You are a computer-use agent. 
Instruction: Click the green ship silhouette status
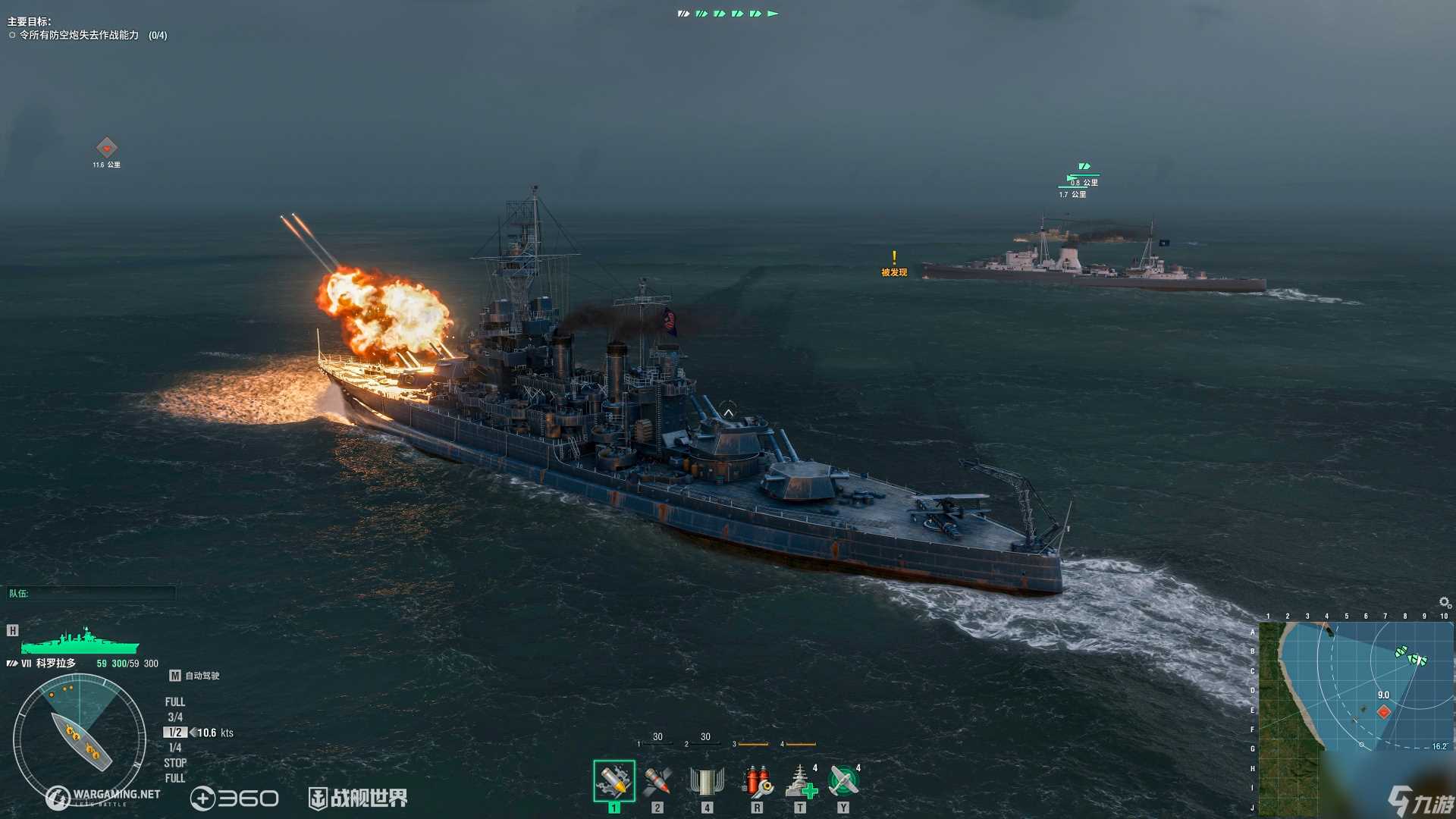(80, 643)
